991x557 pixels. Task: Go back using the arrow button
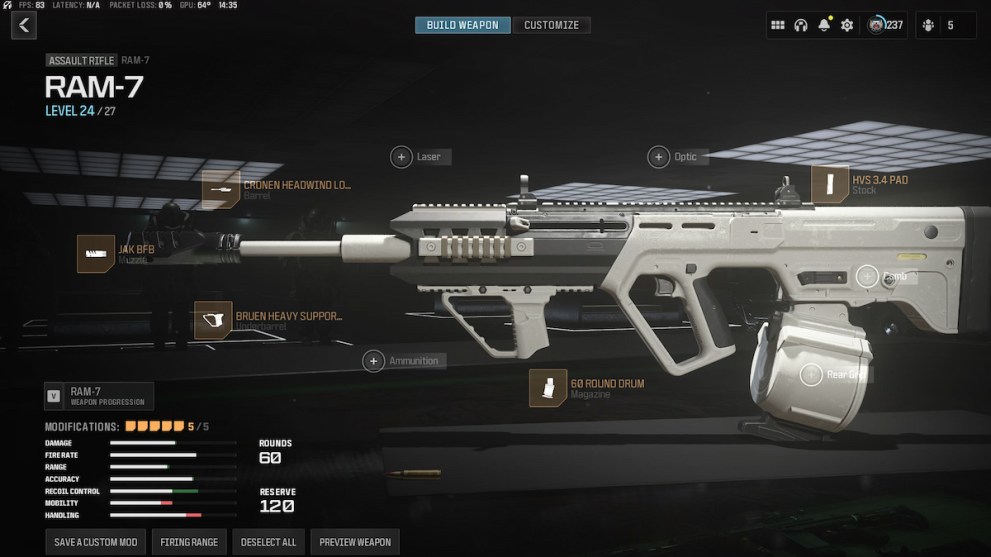23,25
